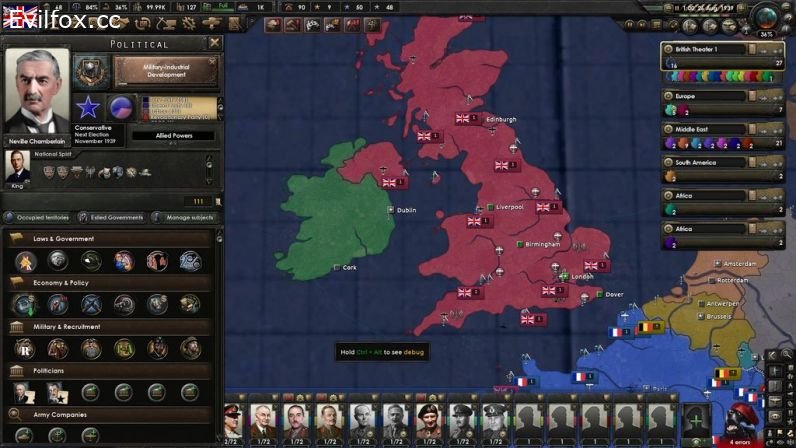This screenshot has height=448, width=796.
Task: Select the South America theater entry
Action: tap(704, 162)
